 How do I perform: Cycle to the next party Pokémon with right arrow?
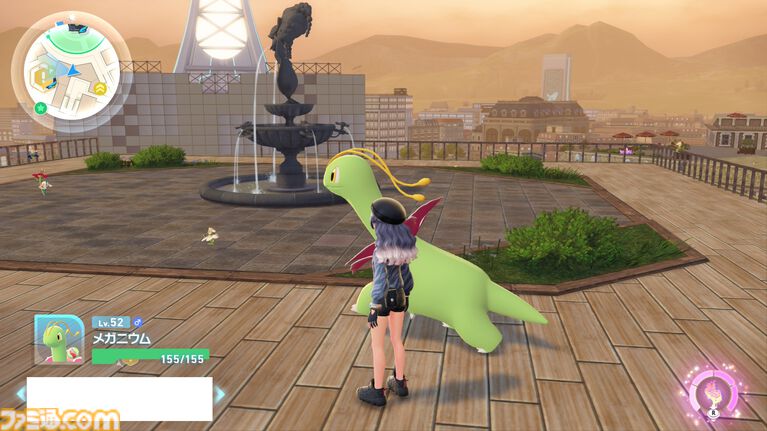(x=219, y=393)
